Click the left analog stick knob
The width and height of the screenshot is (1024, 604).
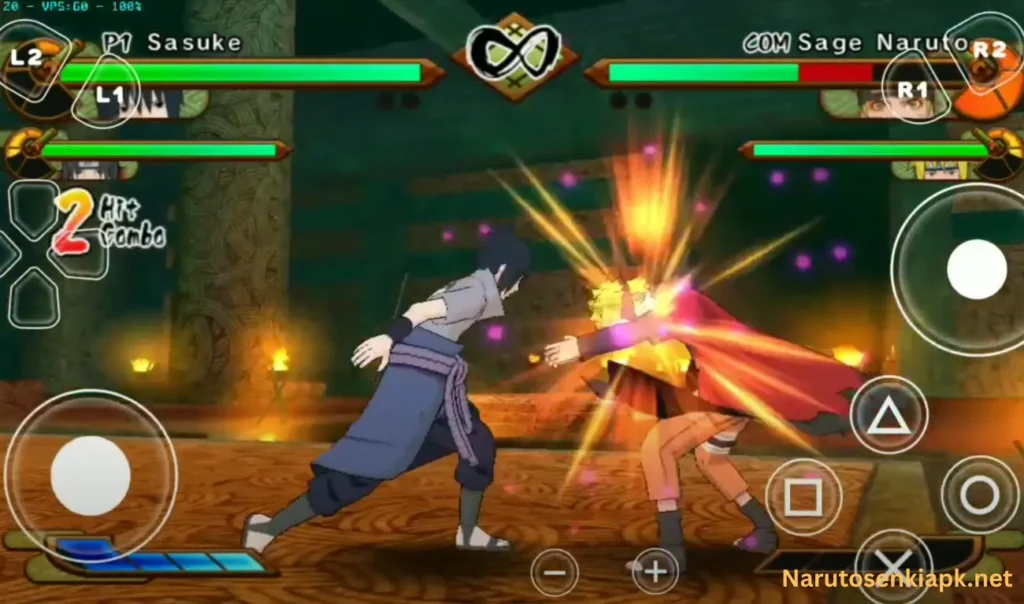tap(90, 475)
